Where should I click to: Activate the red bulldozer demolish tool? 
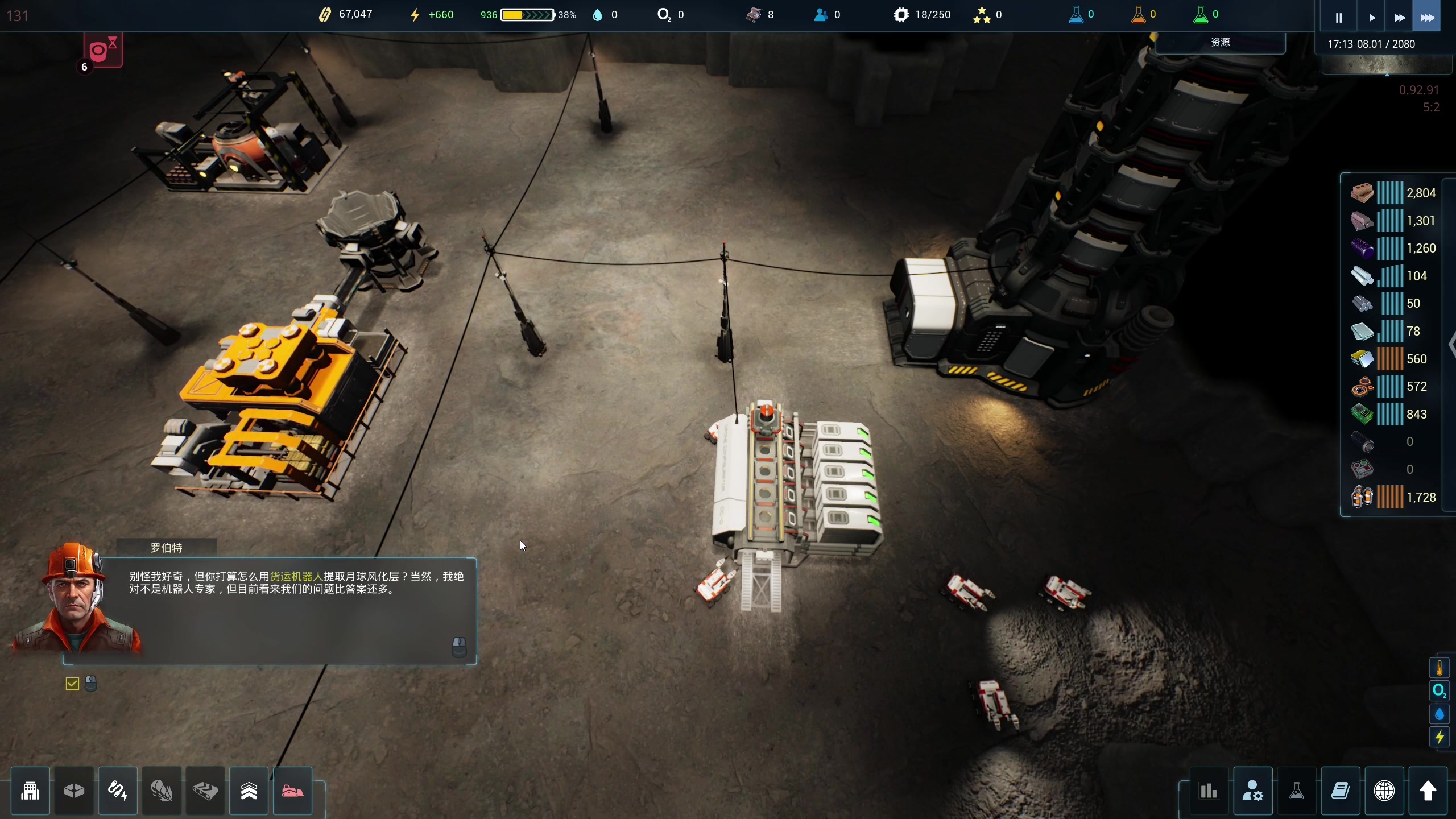tap(293, 791)
